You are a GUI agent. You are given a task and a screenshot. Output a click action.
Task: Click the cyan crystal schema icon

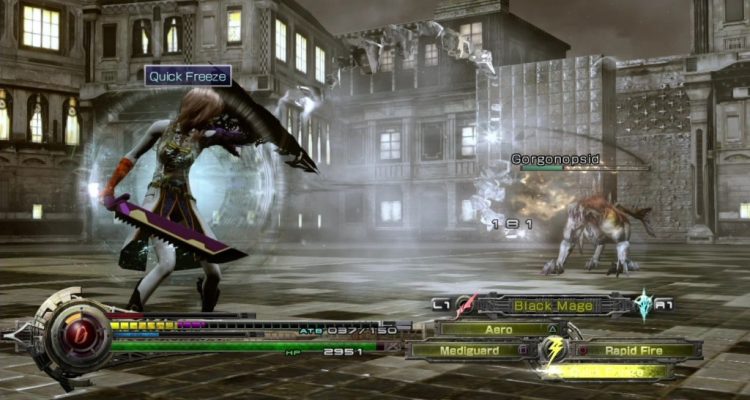coord(643,305)
